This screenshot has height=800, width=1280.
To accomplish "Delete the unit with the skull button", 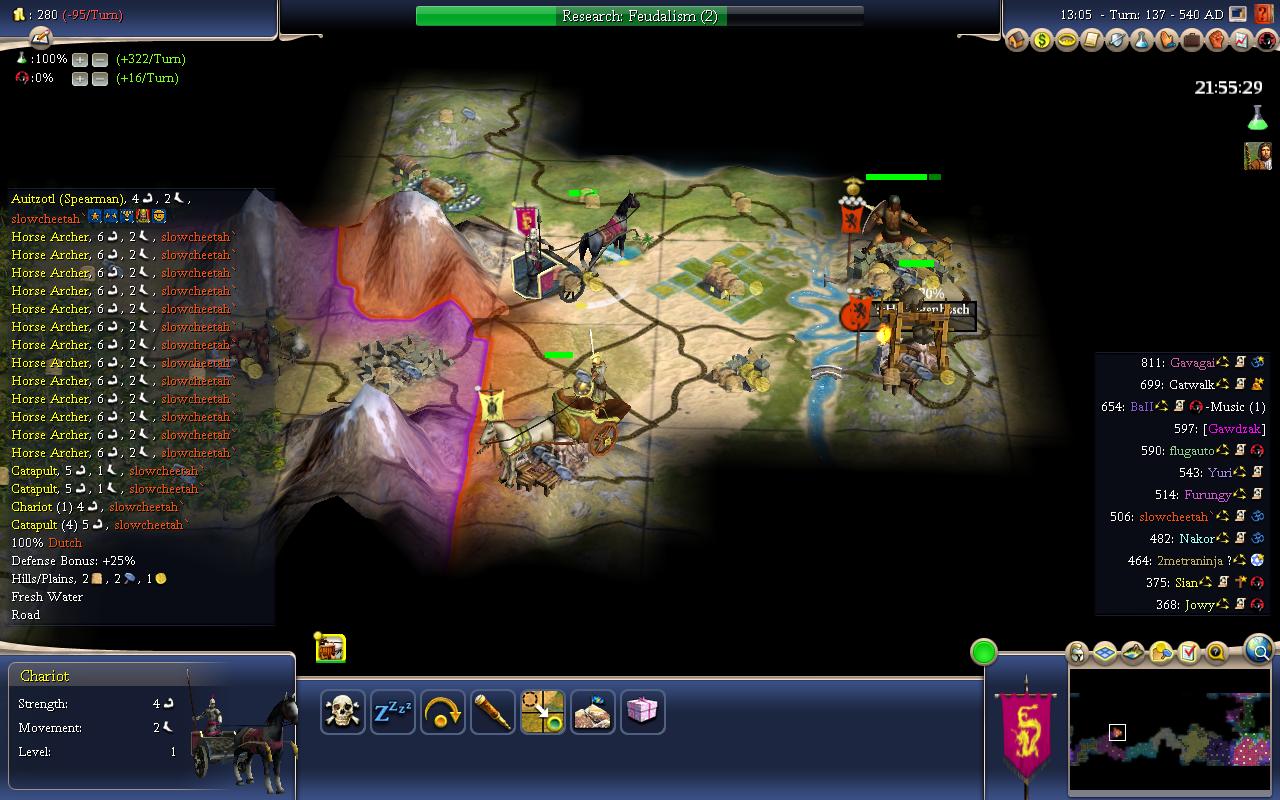I will 342,712.
